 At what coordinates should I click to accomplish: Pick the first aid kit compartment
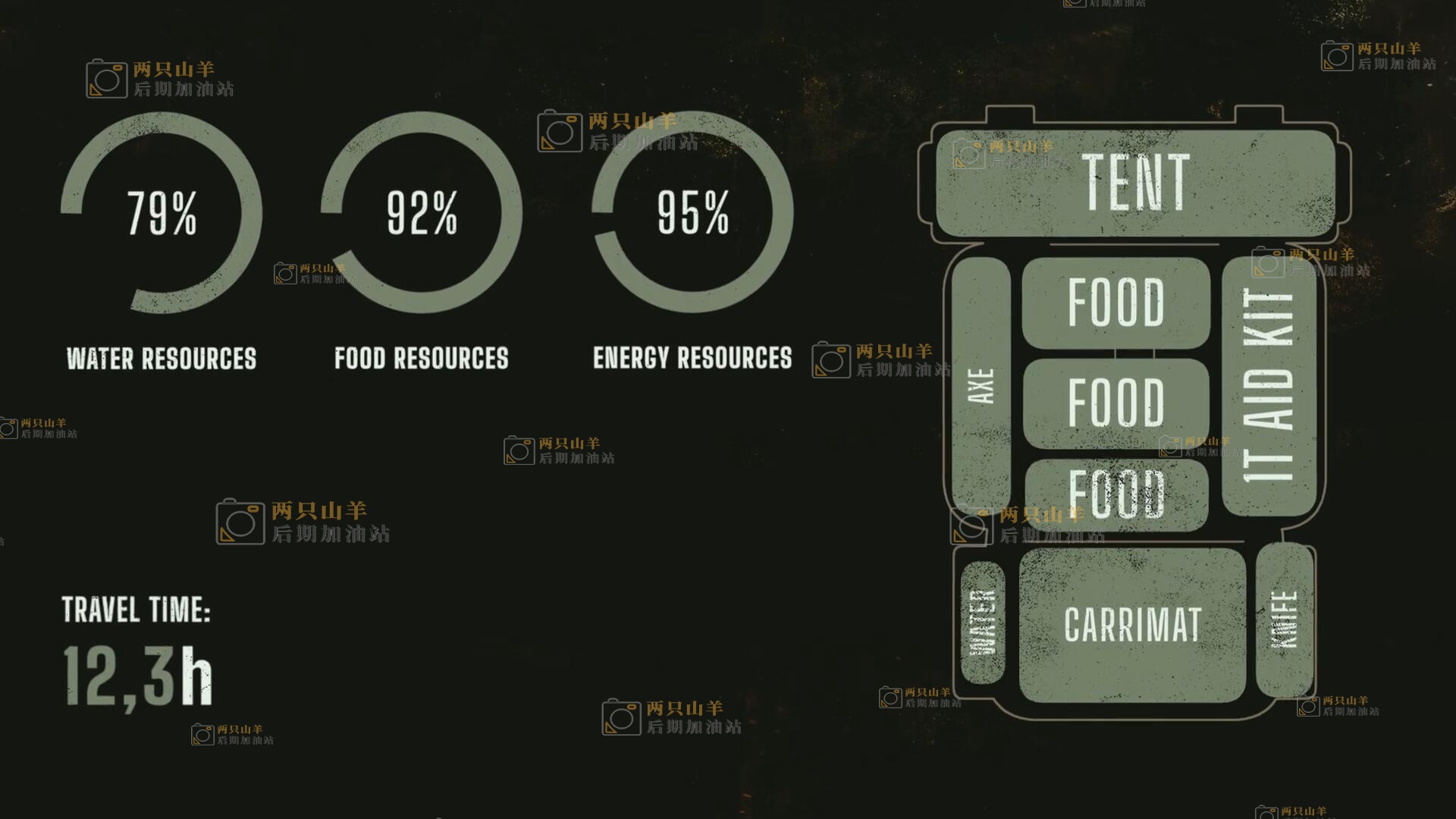[x=1269, y=385]
